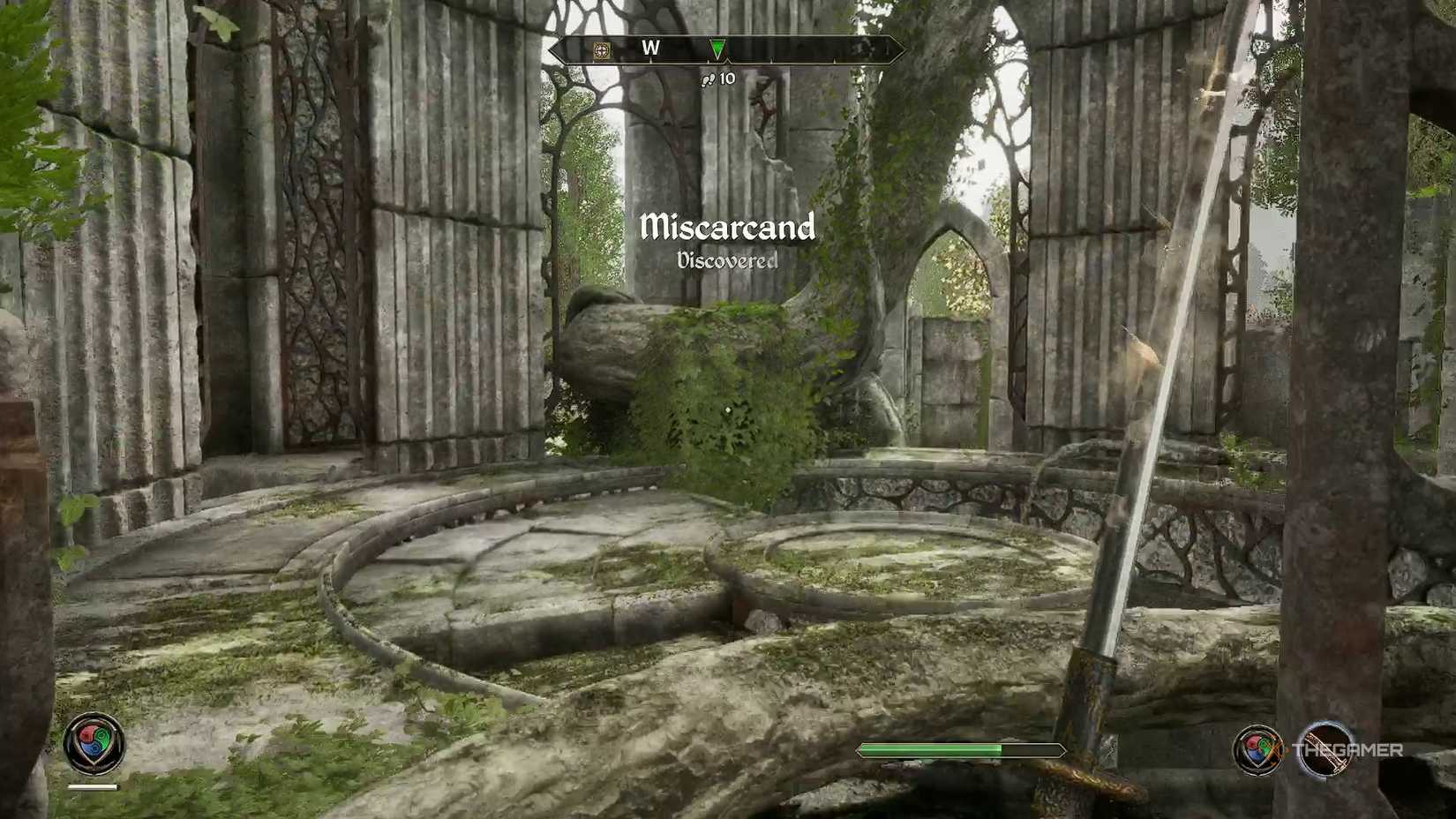The height and width of the screenshot is (819, 1456).
Task: Open the health-magicka-stamina orb HUD icon
Action: [94, 745]
